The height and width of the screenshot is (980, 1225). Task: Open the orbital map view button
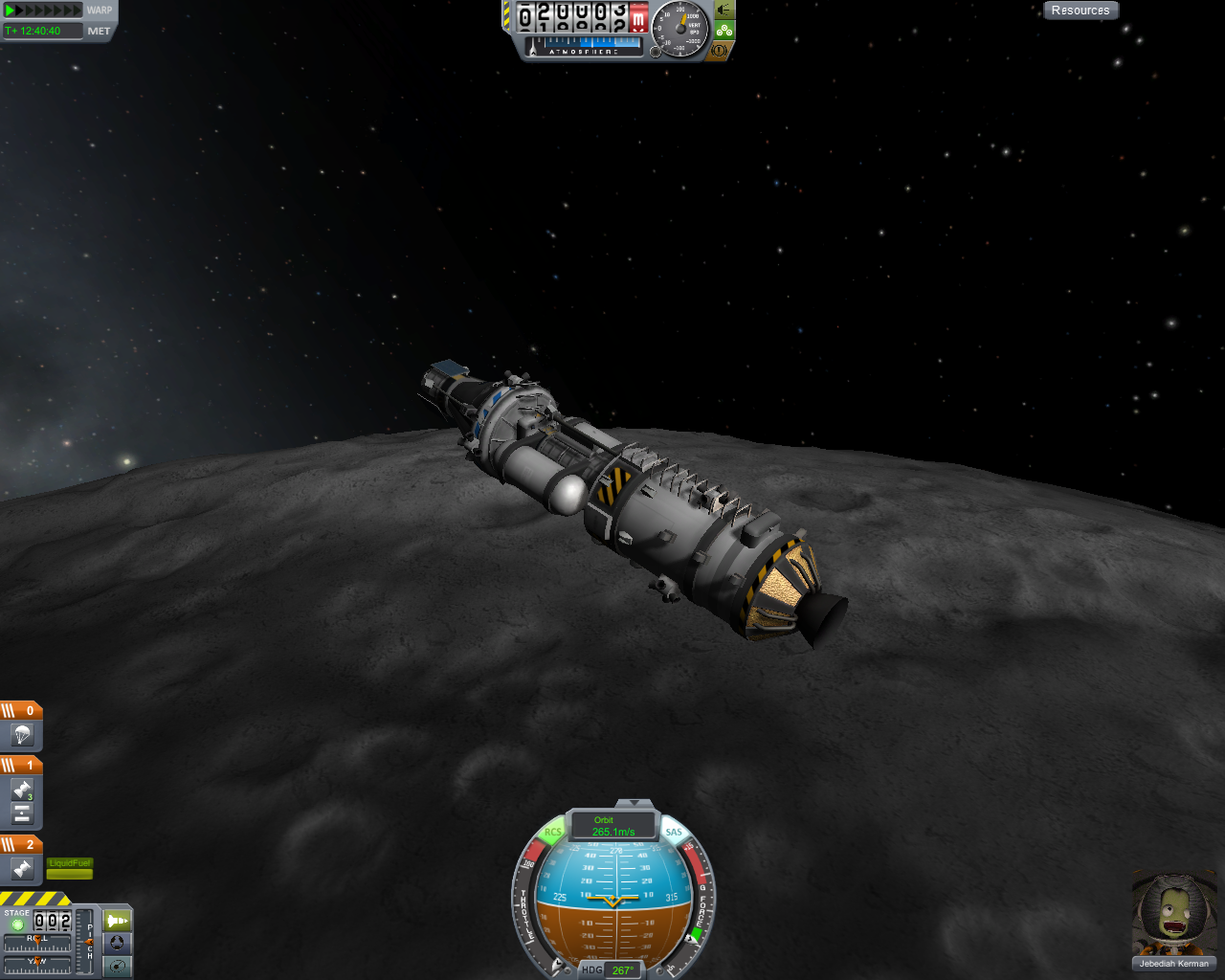(x=117, y=965)
